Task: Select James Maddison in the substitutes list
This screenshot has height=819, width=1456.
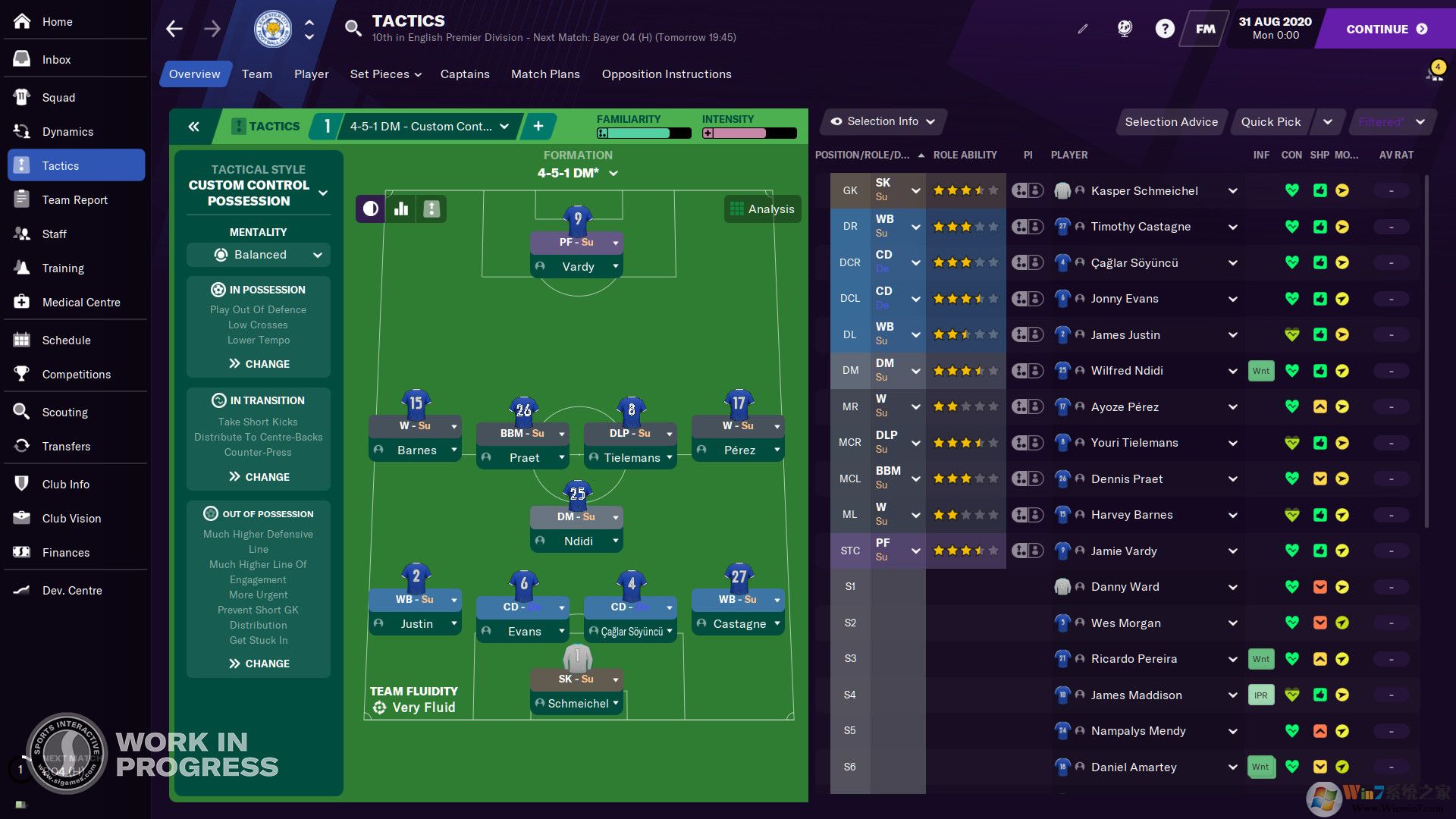Action: point(1136,695)
